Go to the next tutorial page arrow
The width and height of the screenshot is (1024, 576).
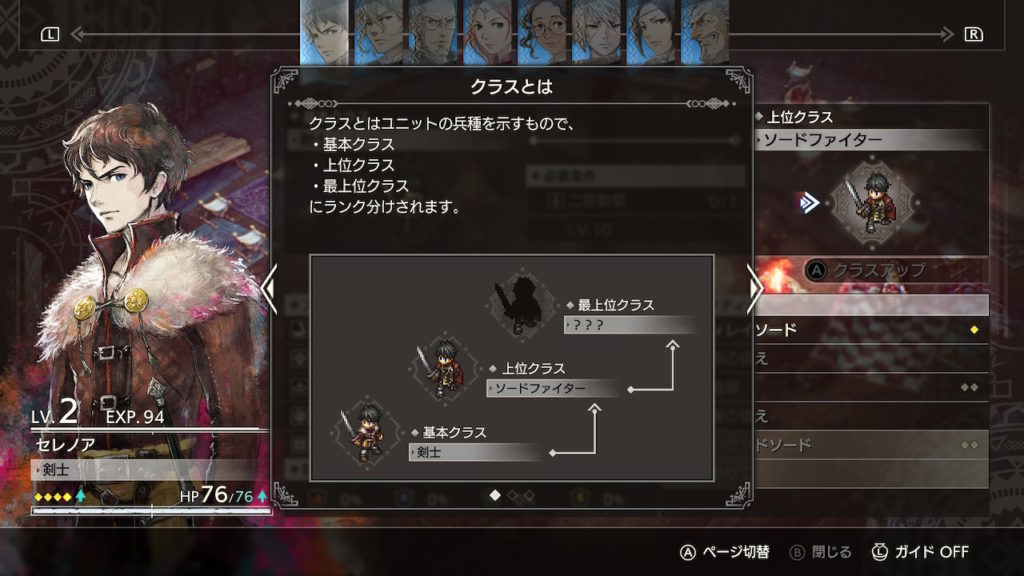755,288
